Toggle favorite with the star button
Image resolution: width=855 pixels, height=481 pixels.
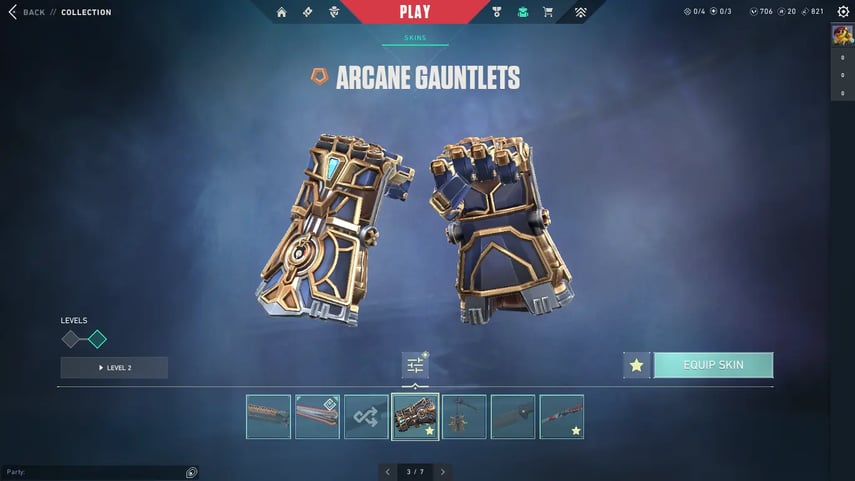[x=636, y=366]
